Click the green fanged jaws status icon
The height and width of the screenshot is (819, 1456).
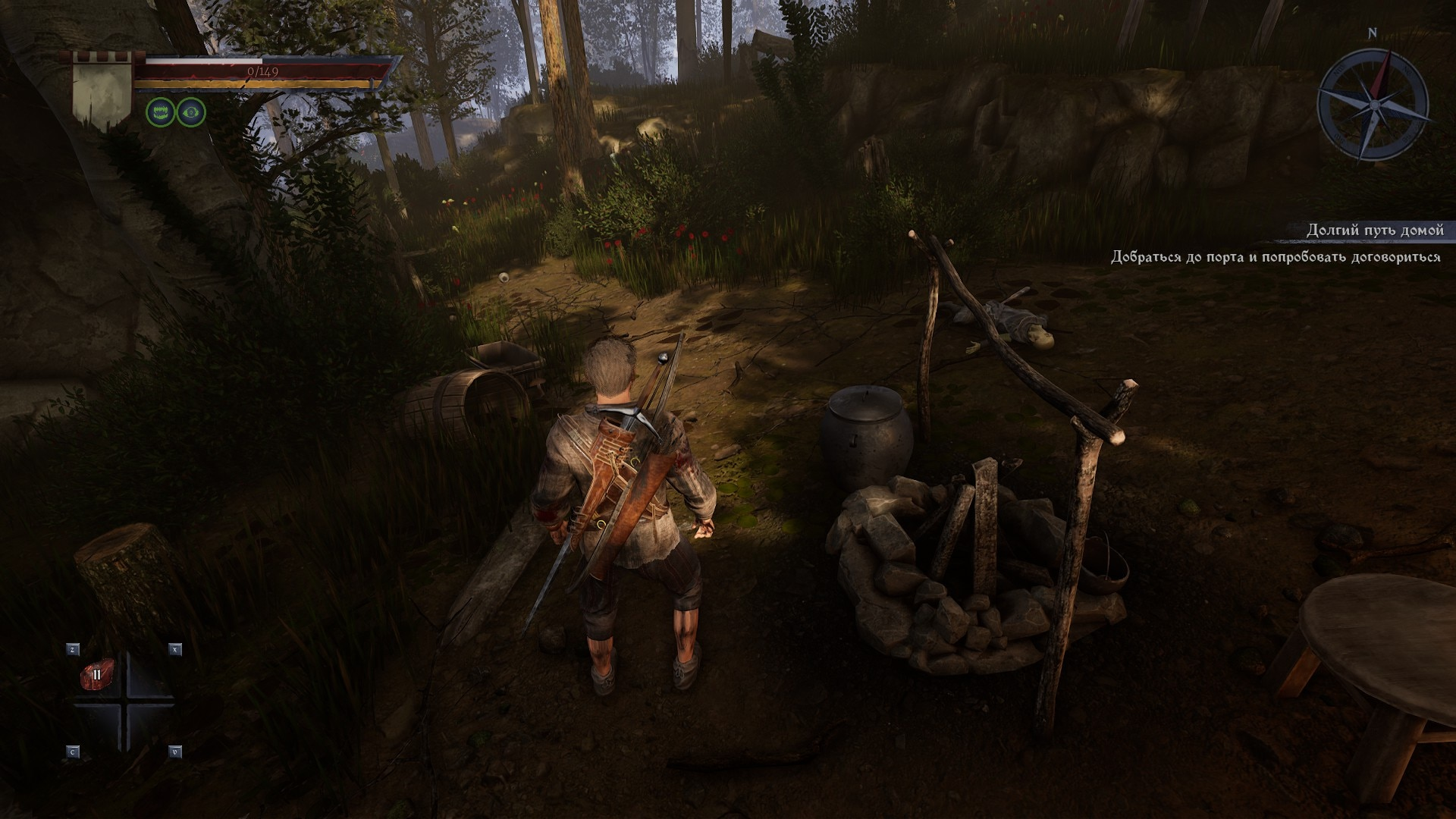click(160, 113)
